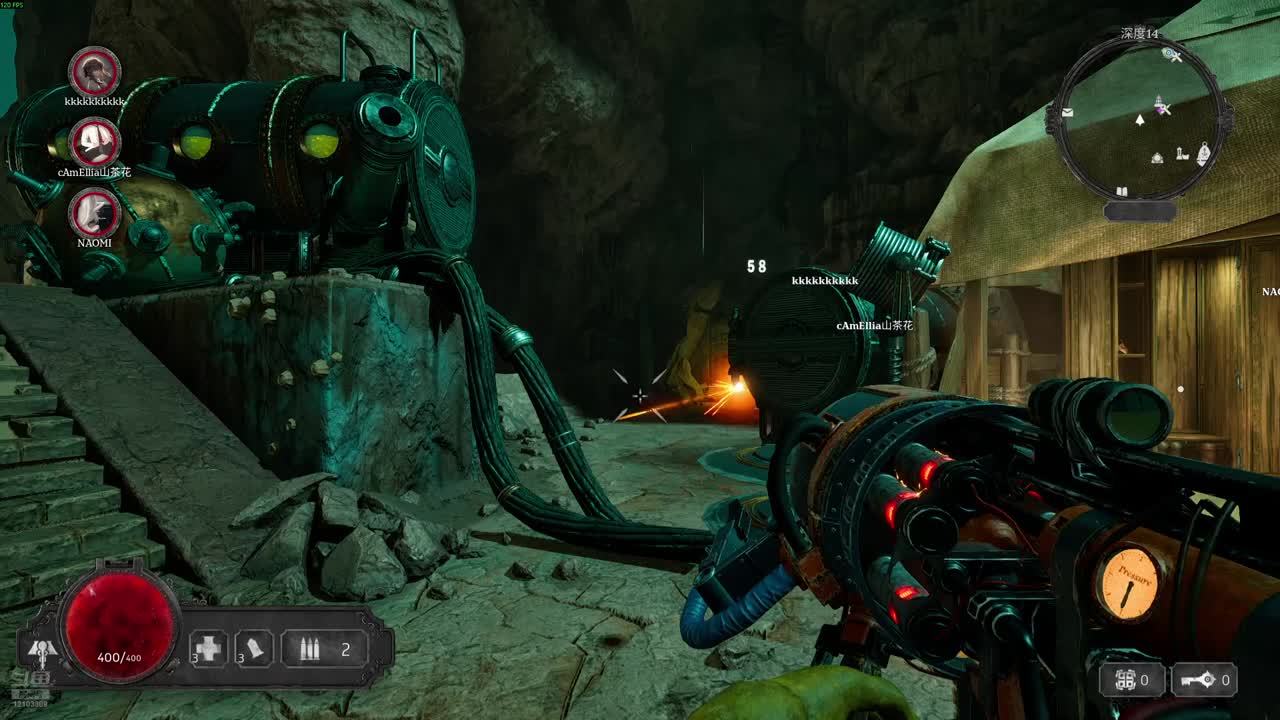Select kkkkkkkkkk's teammate portrait
The width and height of the screenshot is (1280, 720).
95,72
